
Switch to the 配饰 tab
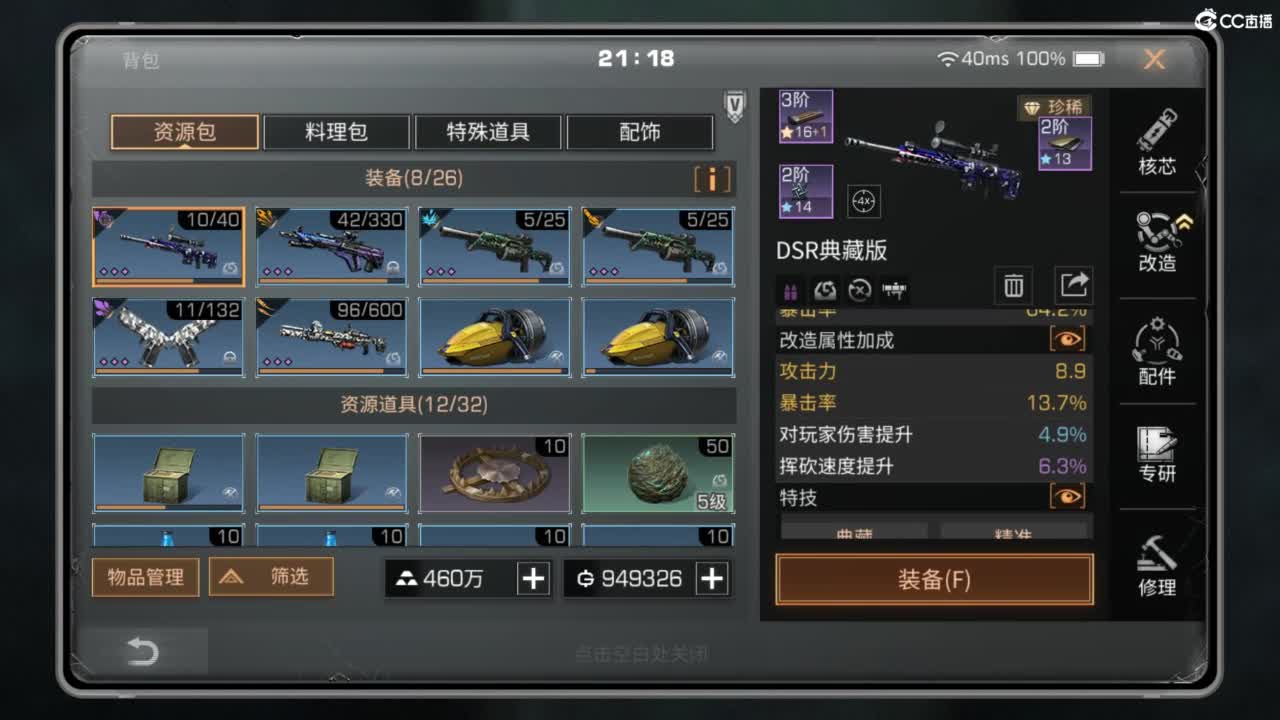(640, 131)
